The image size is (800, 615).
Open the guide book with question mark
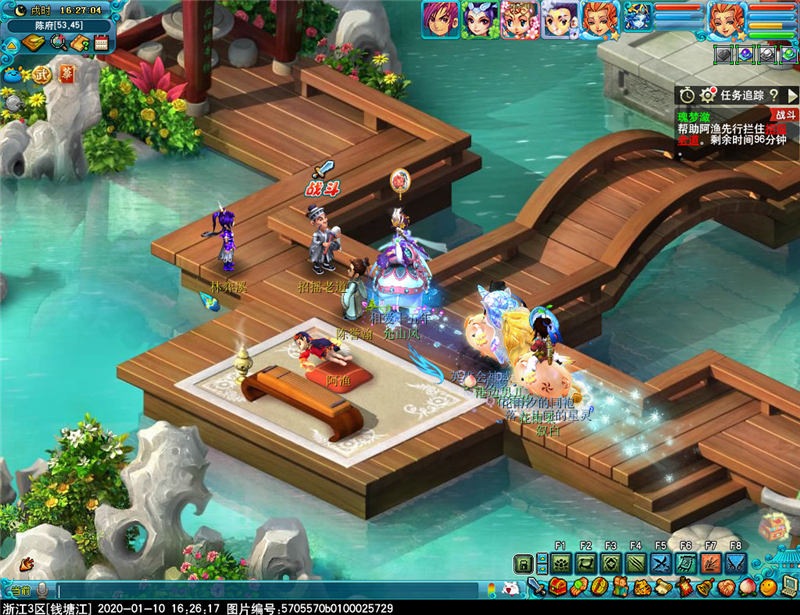tap(80, 43)
